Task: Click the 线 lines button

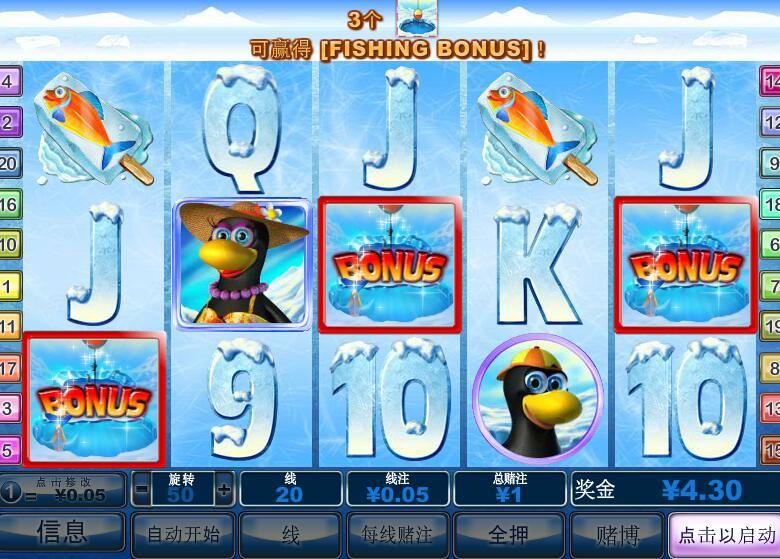Action: pos(290,534)
